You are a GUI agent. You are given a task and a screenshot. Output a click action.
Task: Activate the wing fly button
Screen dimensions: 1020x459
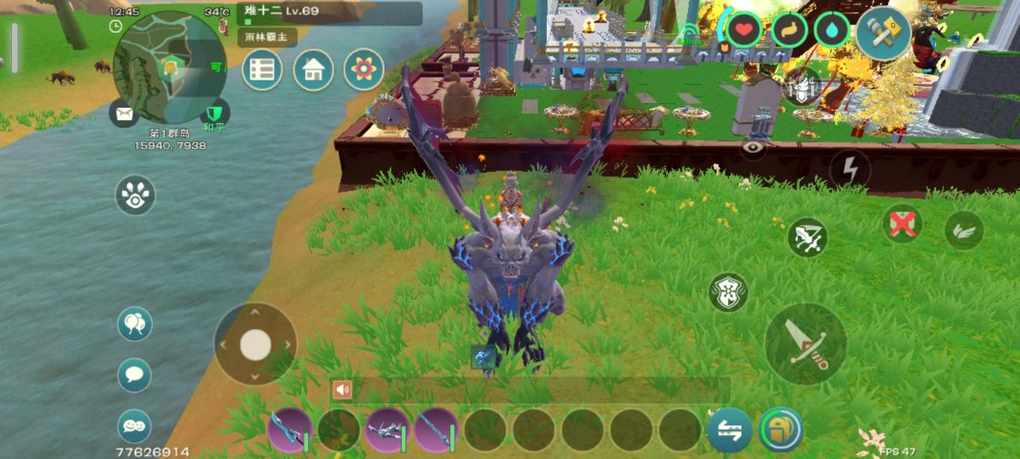964,230
